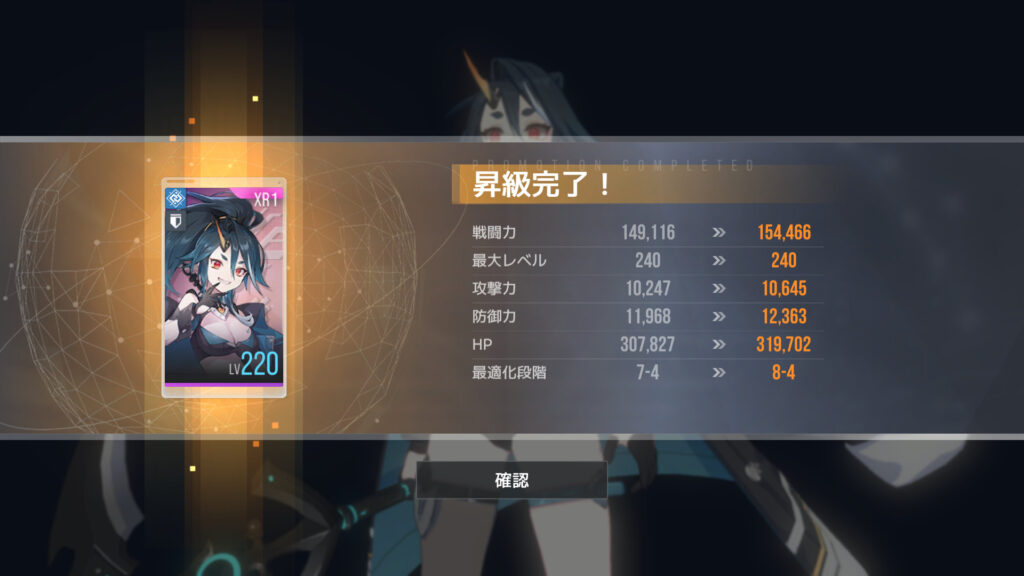Select the XR1 character card
Screen dimensions: 1024x576
[224, 288]
